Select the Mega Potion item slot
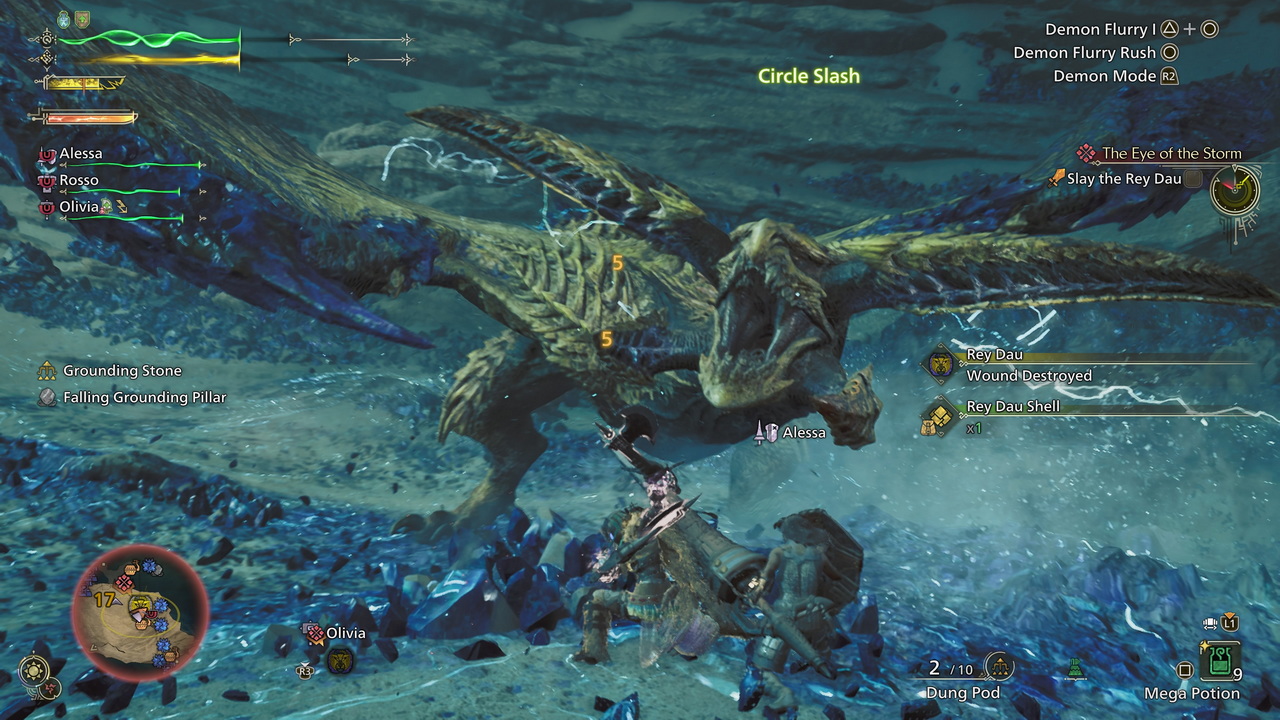Screen dimensions: 1280x720 click(x=1219, y=662)
